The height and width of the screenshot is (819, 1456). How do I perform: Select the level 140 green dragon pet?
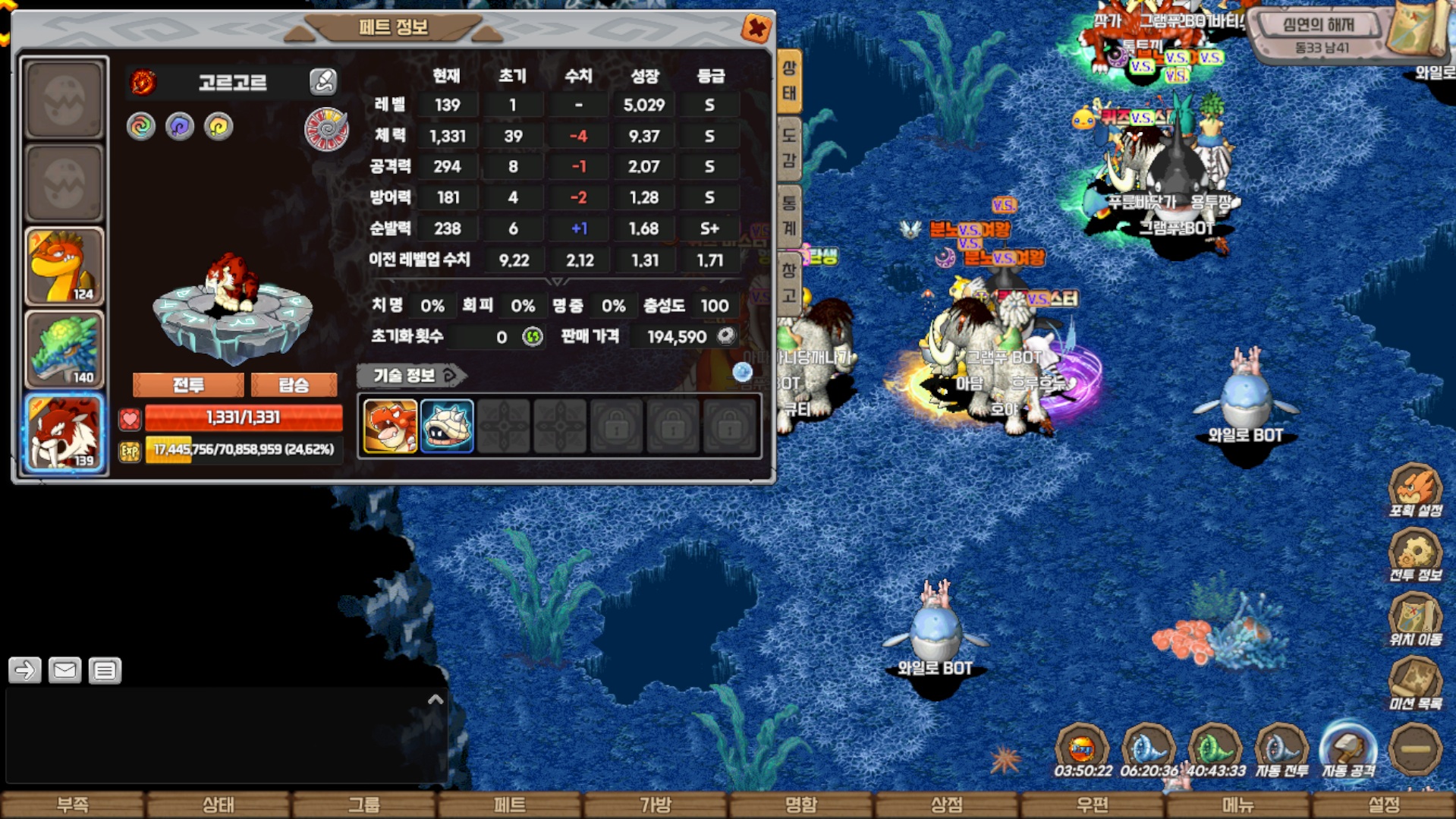coord(64,350)
